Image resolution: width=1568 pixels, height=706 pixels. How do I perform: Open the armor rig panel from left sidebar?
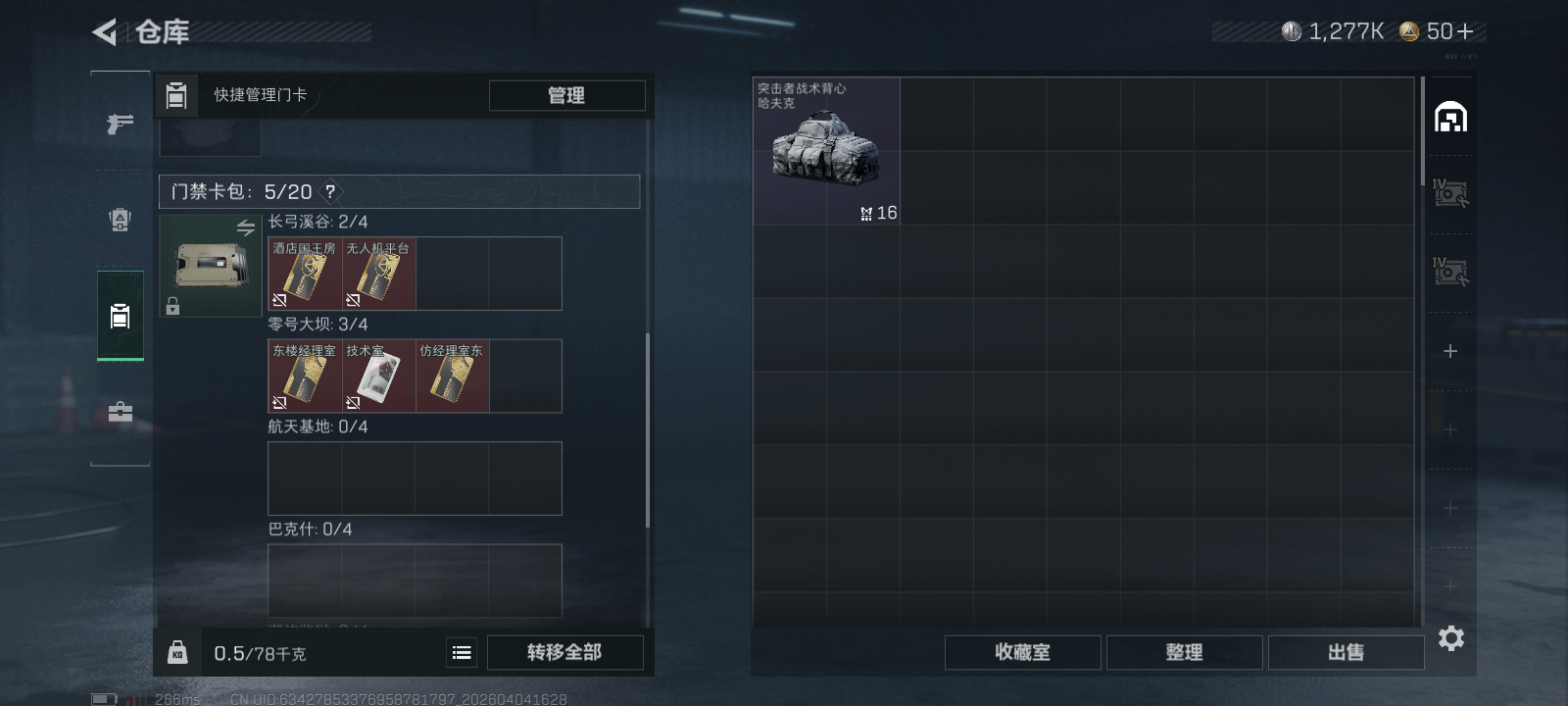(120, 221)
